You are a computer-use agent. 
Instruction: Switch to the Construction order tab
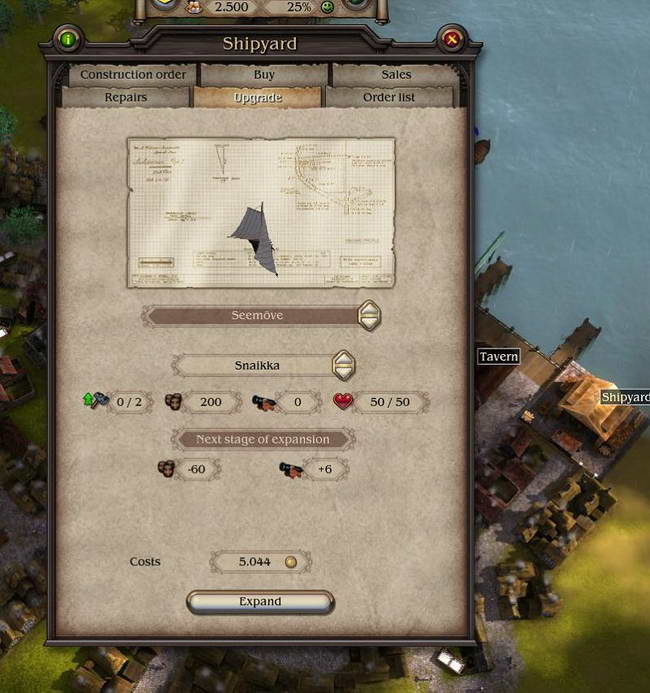133,75
